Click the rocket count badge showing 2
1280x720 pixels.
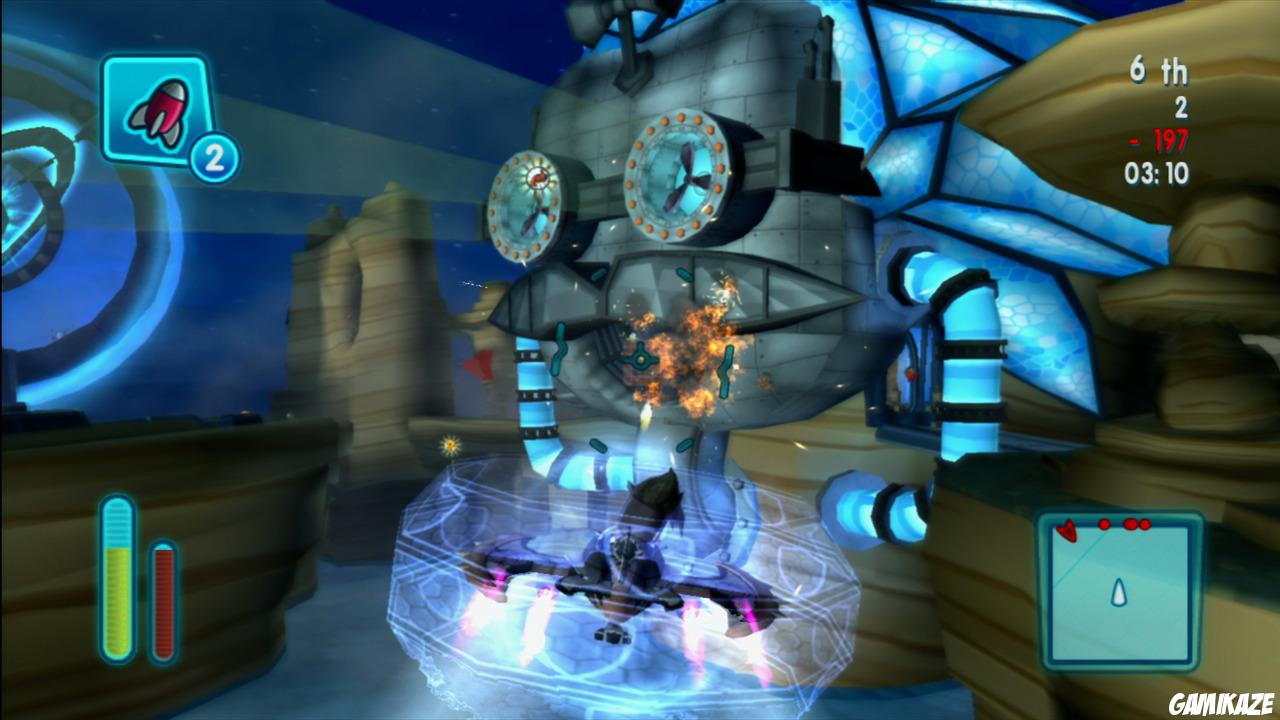[213, 155]
